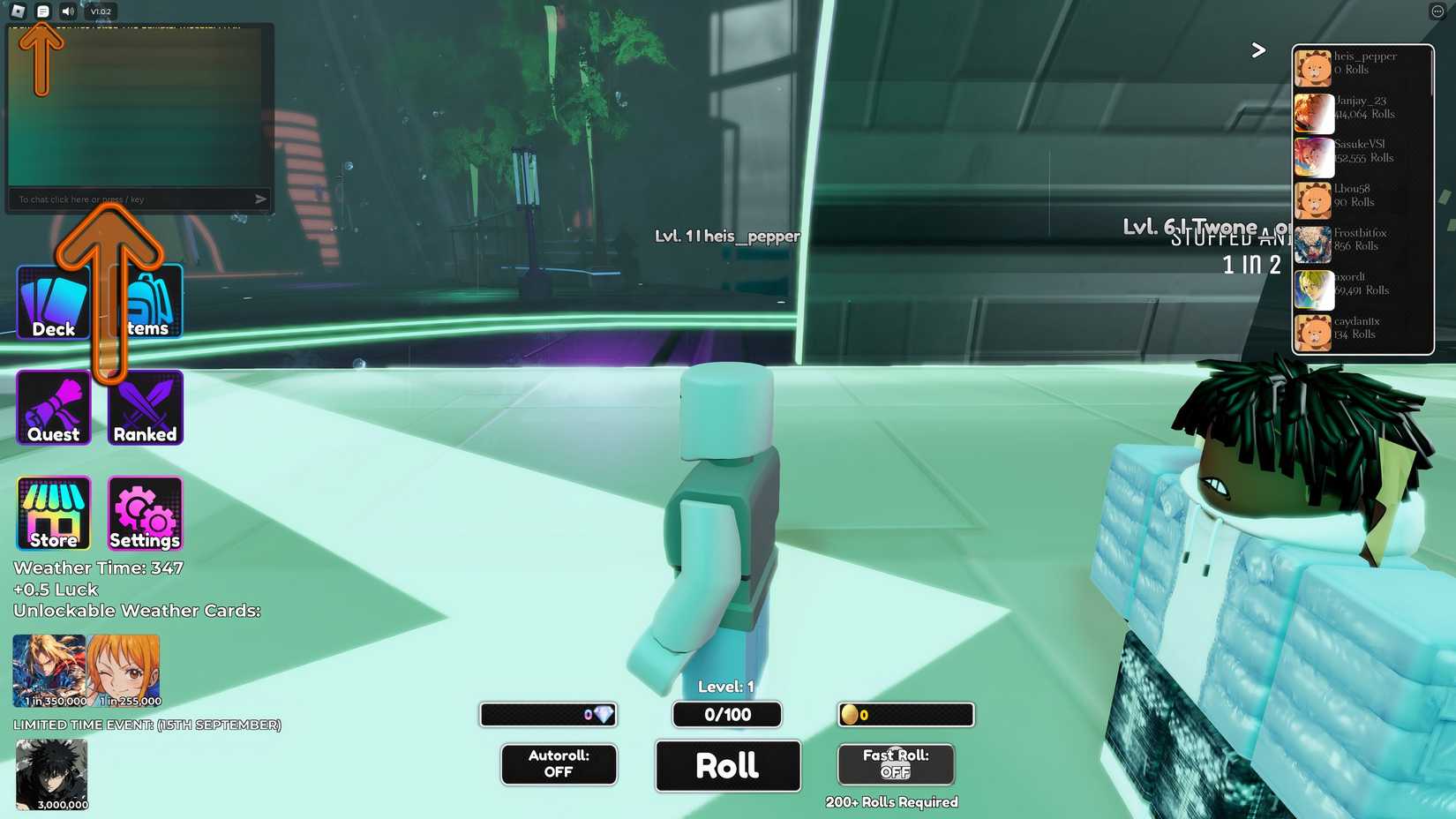1456x819 pixels.
Task: Open the Settings menu
Action: (x=145, y=513)
